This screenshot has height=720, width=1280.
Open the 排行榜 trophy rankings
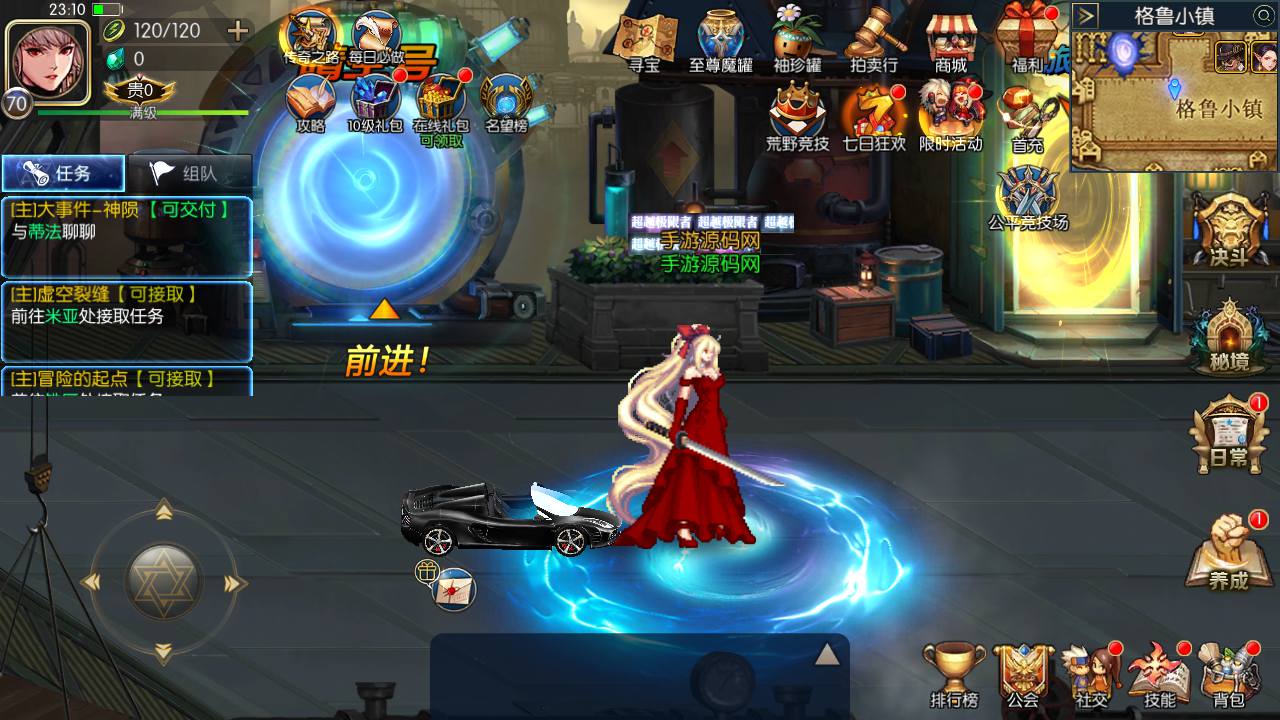coord(954,675)
